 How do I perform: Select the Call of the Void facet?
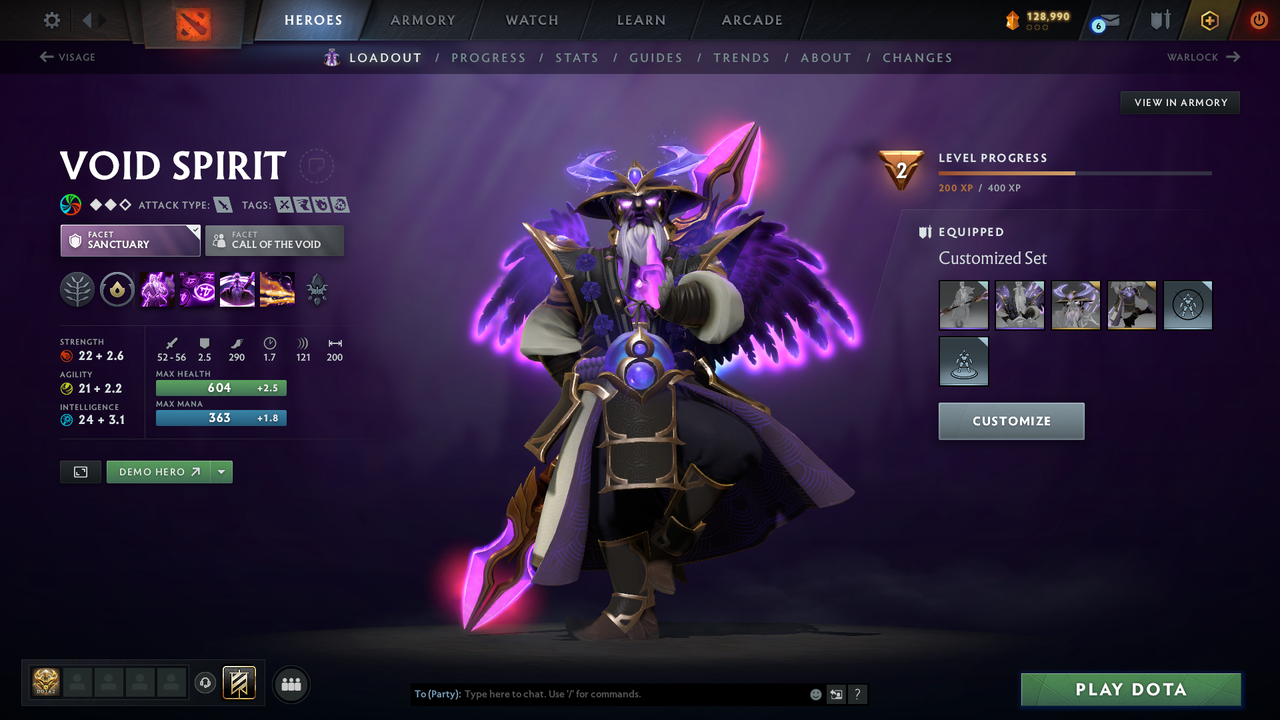point(274,240)
